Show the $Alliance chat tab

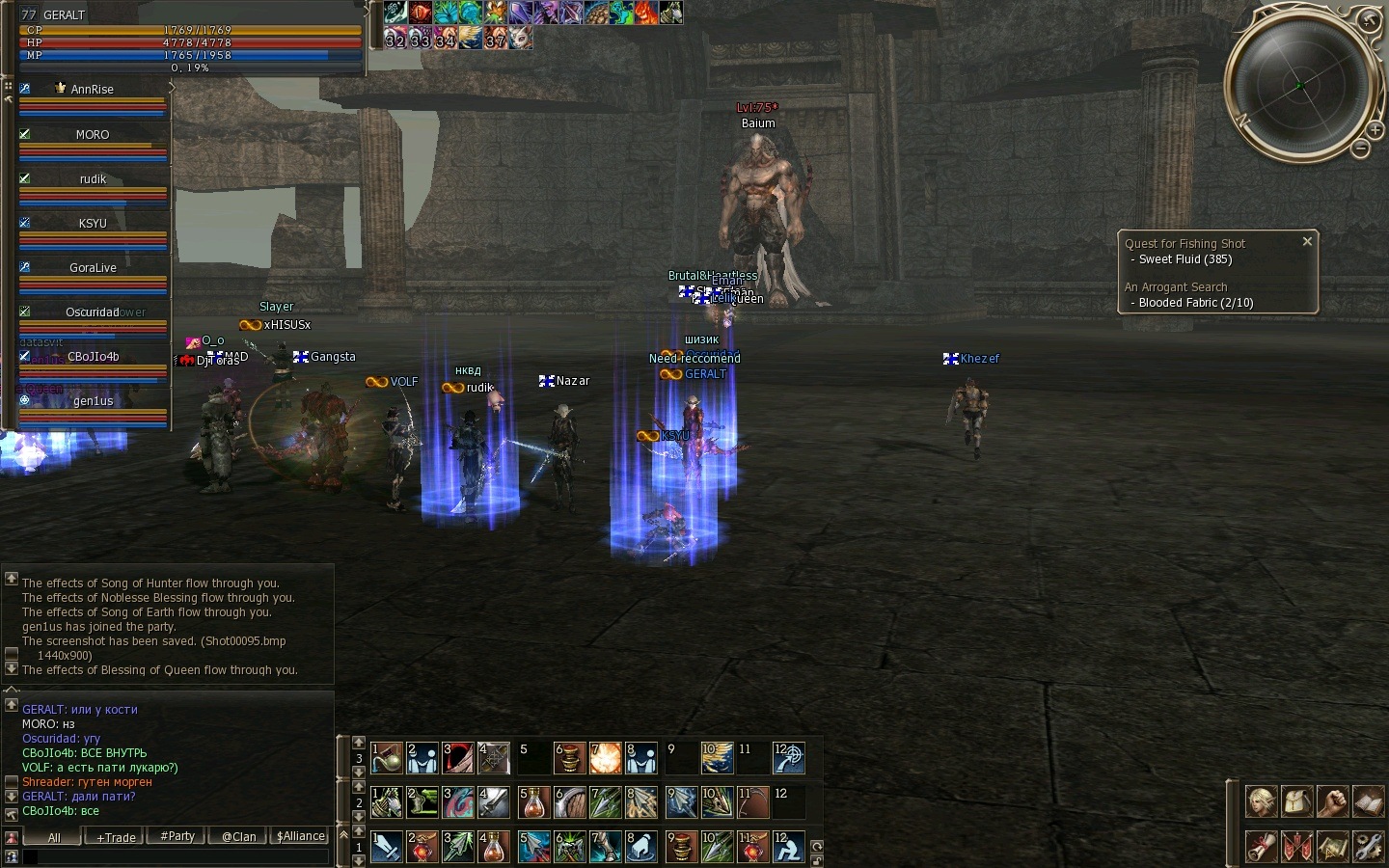coord(301,836)
